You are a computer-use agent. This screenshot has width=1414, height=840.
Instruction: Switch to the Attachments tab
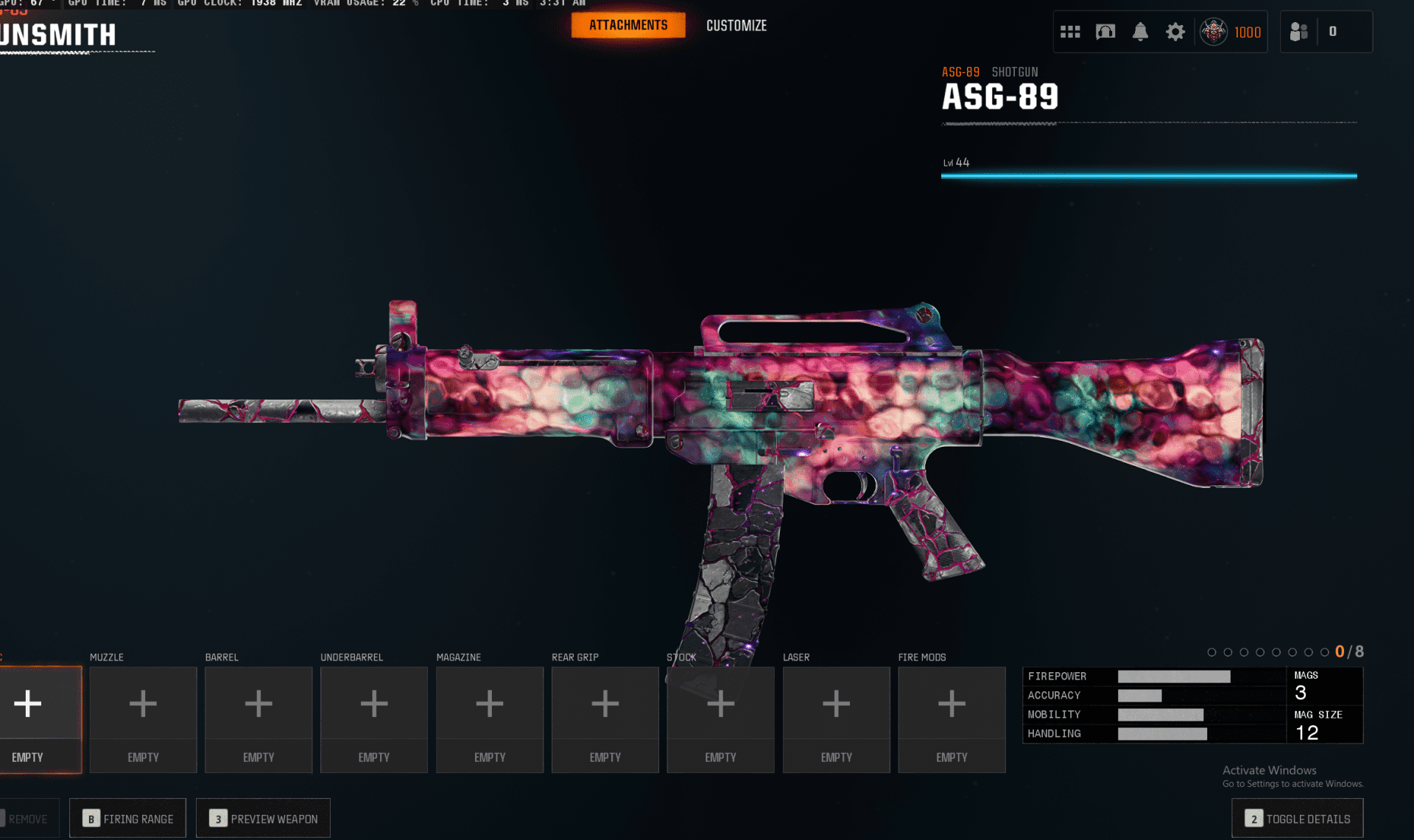tap(628, 25)
